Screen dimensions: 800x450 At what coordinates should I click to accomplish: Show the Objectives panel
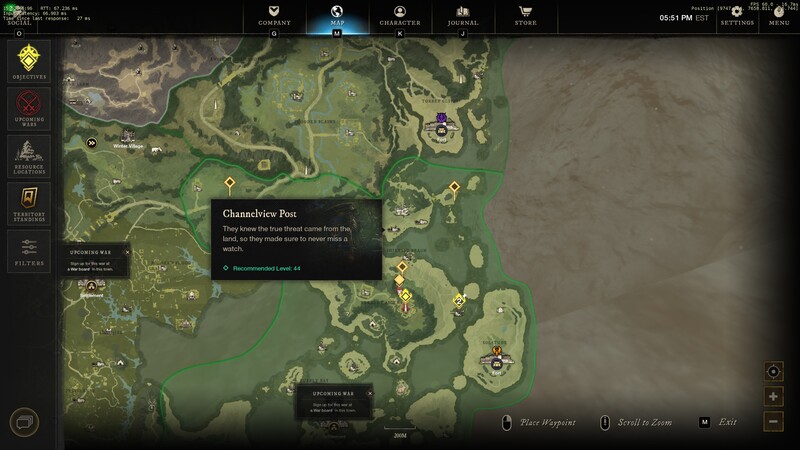point(29,62)
